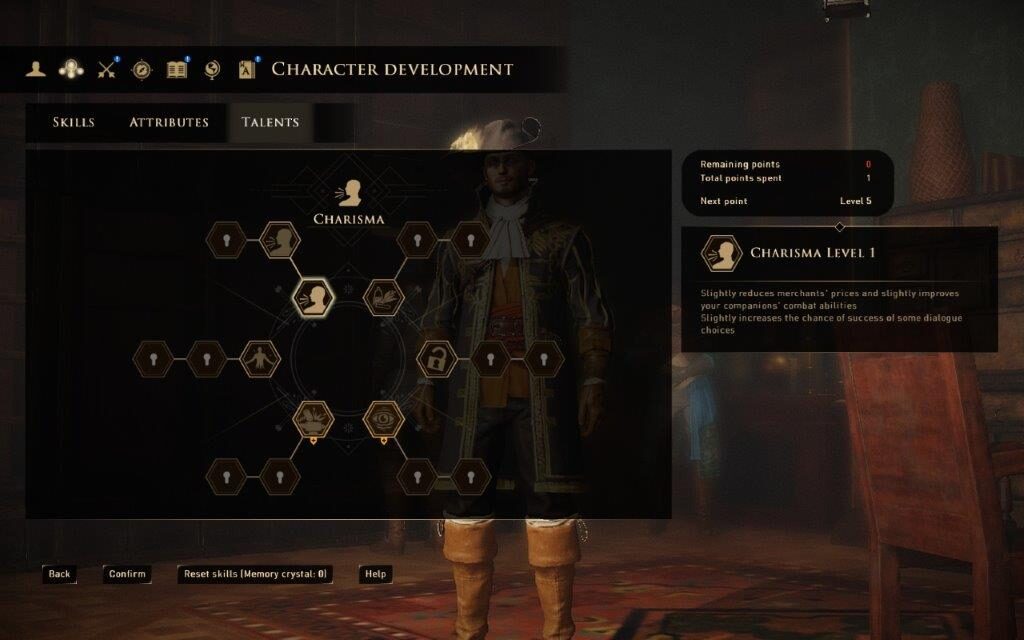Open the globe map icon
This screenshot has width=1024, height=640.
(x=211, y=69)
